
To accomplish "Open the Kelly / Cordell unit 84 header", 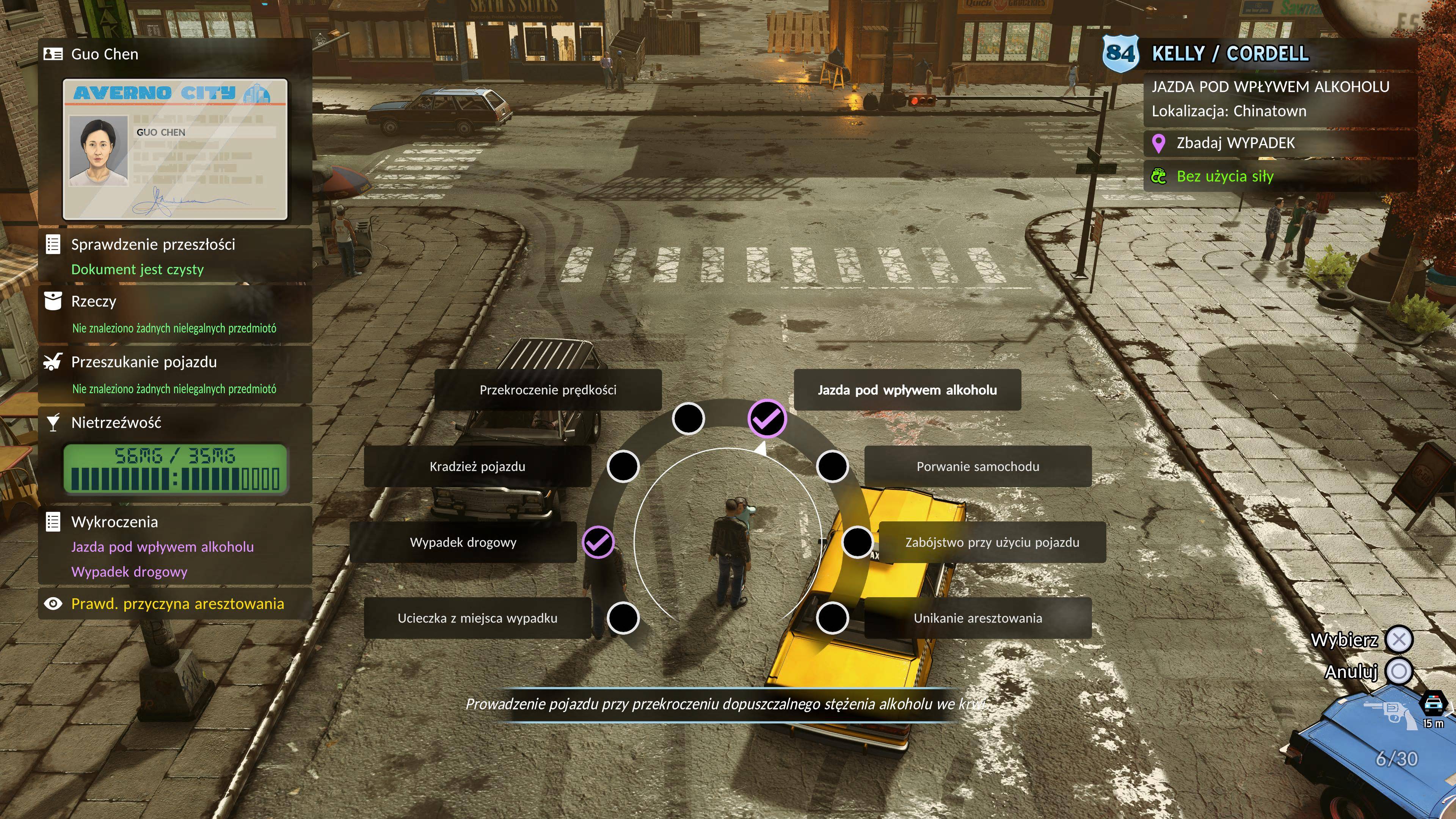I will (1229, 54).
